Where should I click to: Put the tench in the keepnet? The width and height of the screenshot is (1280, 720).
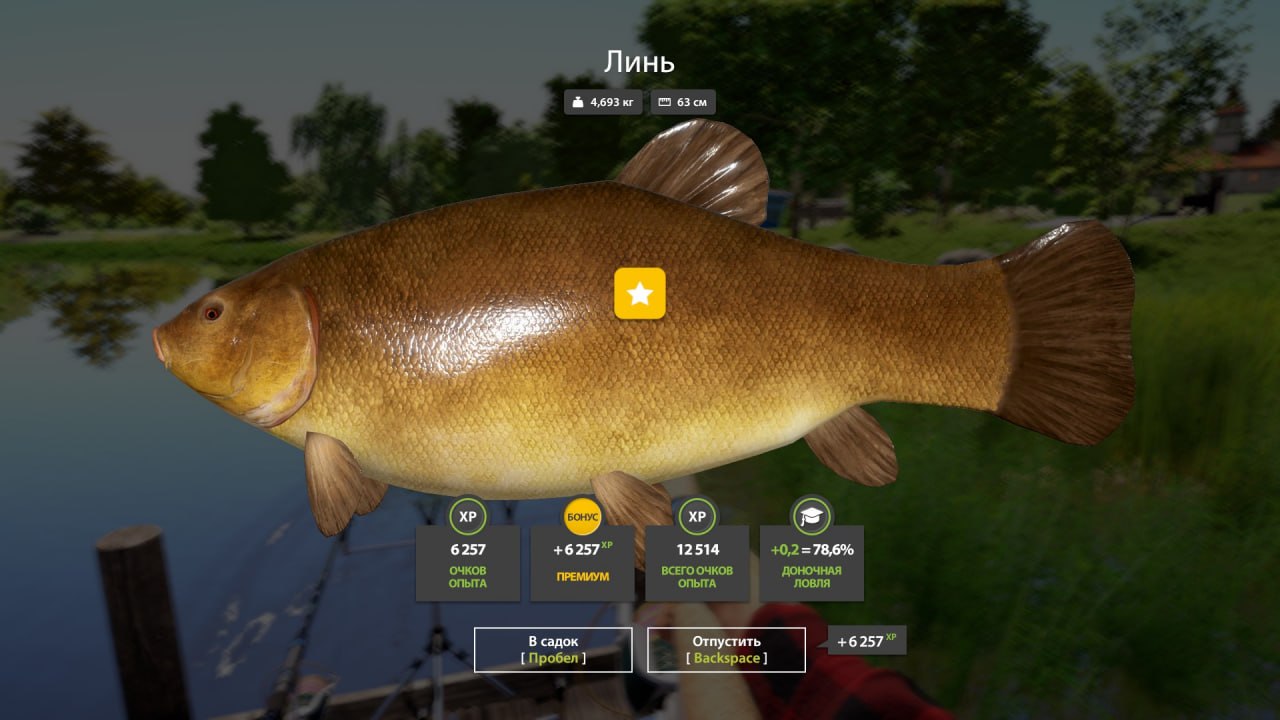tap(553, 649)
